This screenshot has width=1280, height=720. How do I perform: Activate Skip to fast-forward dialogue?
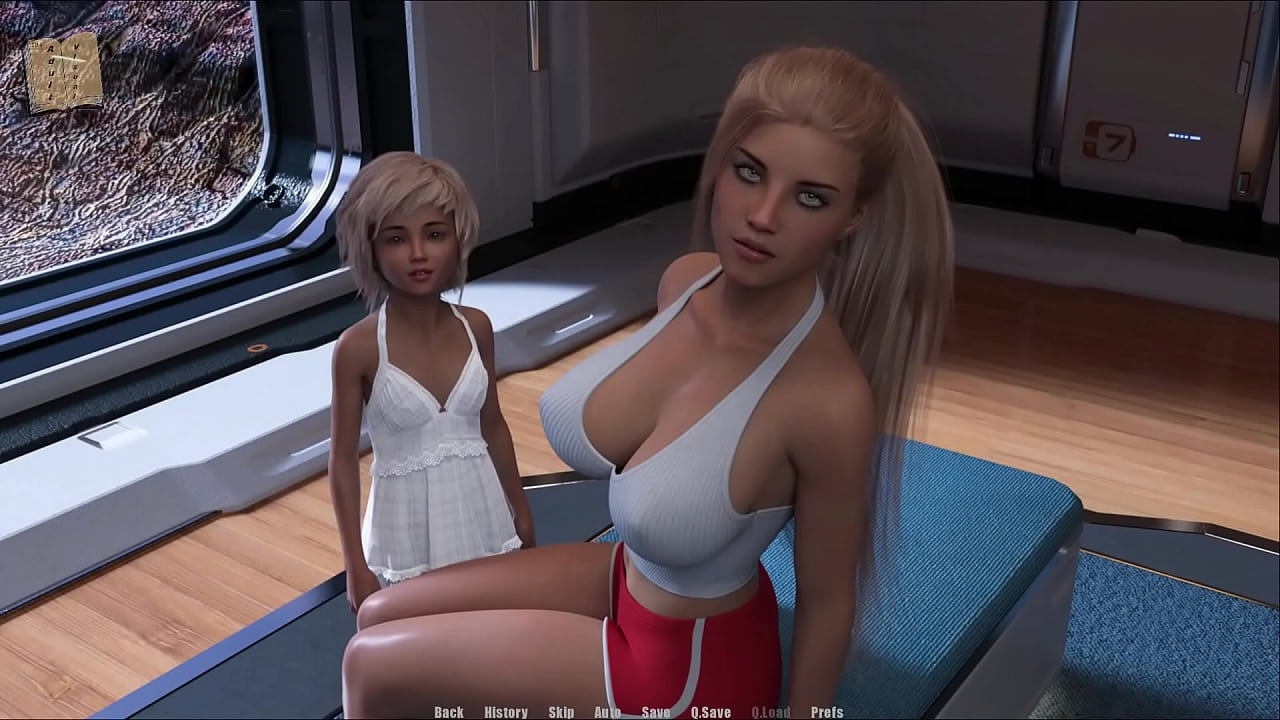click(x=561, y=712)
